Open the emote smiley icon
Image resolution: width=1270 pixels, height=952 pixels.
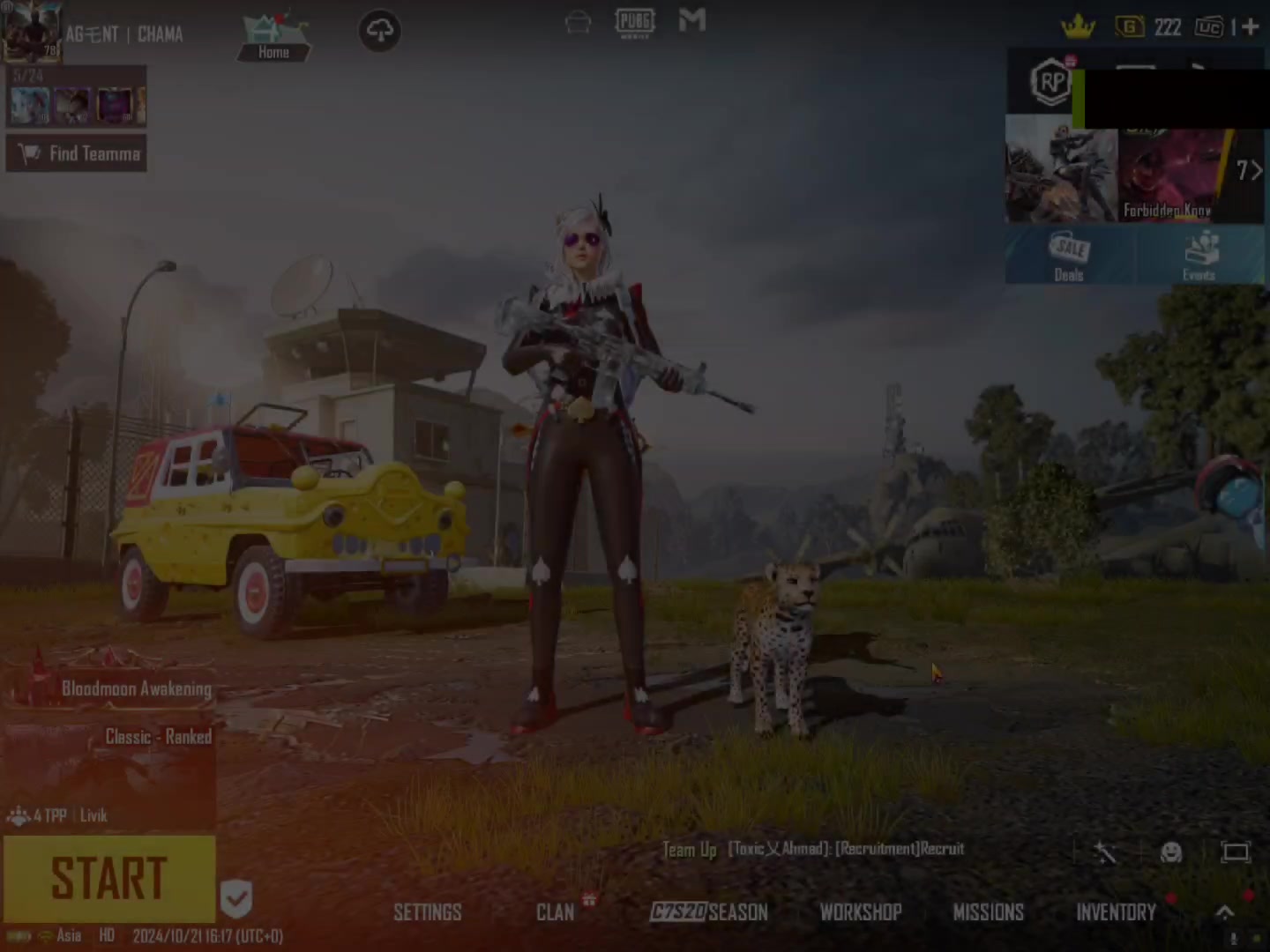1171,852
